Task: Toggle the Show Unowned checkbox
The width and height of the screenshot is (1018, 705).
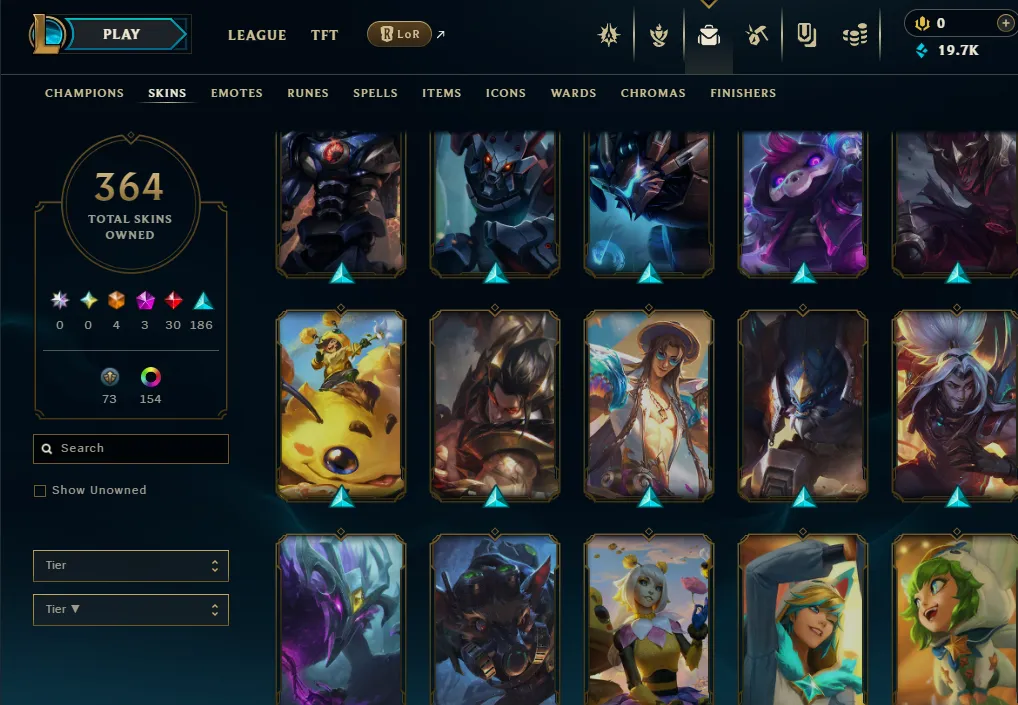Action: [x=40, y=491]
